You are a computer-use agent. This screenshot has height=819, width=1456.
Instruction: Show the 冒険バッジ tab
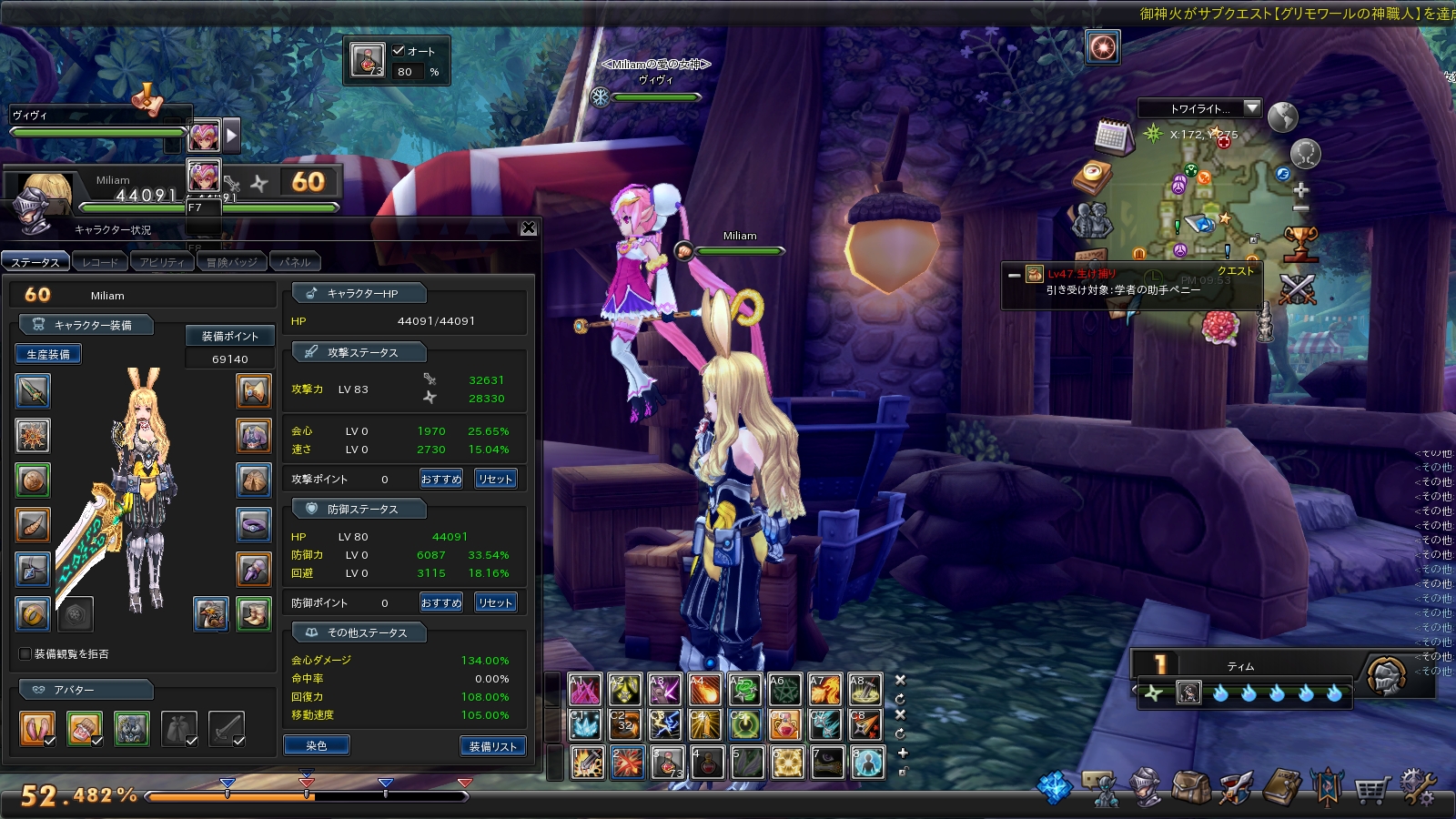[x=231, y=262]
